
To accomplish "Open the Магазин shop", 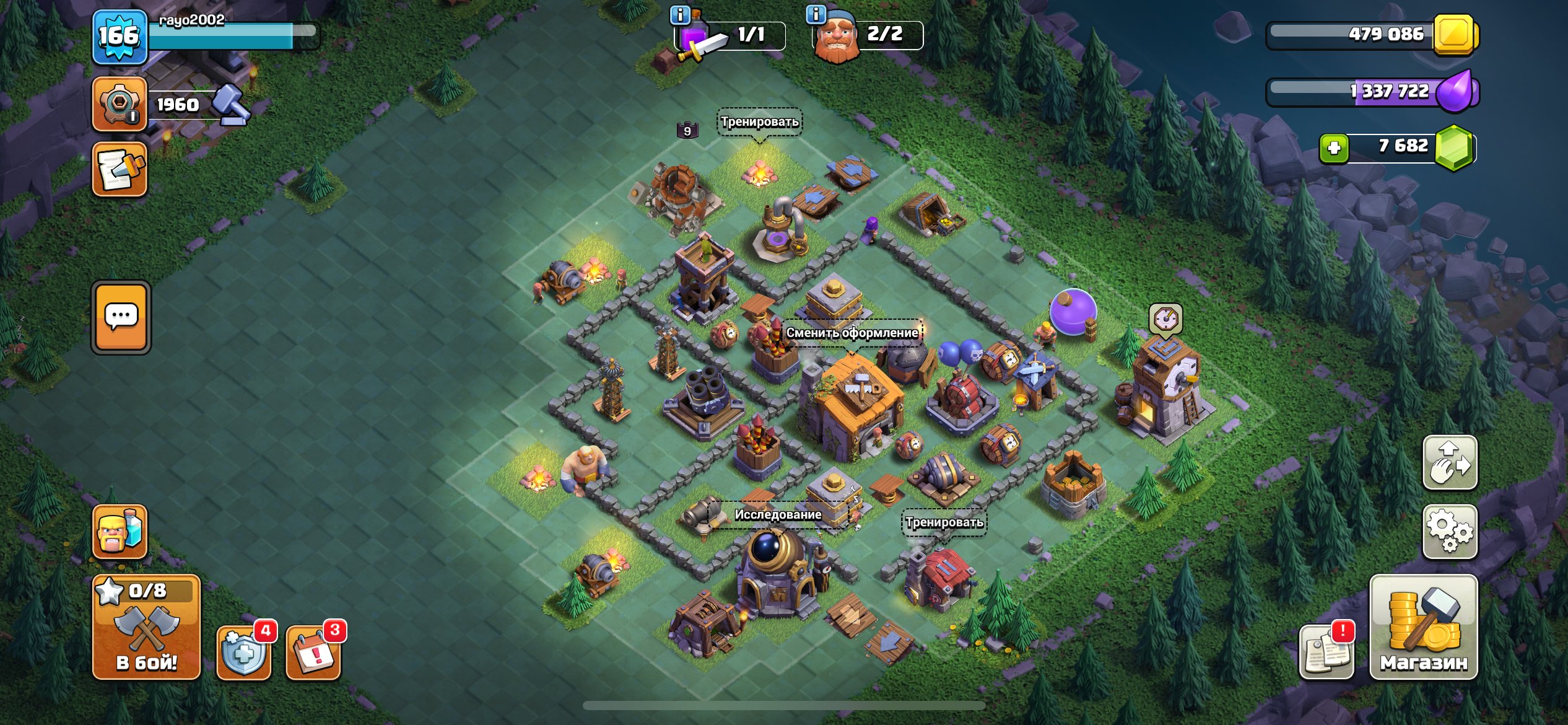I will (1423, 627).
